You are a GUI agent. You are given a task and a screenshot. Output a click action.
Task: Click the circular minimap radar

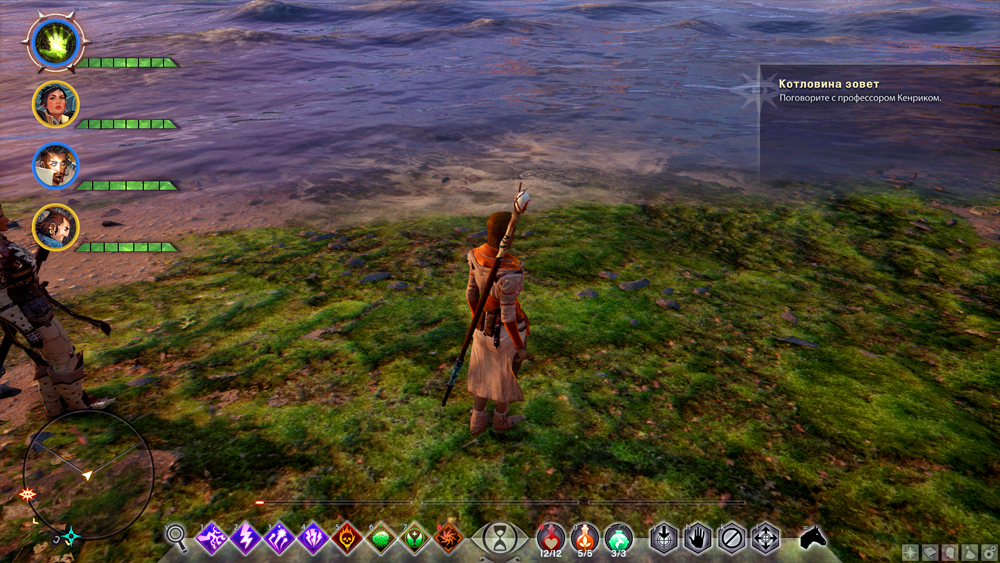coord(88,474)
